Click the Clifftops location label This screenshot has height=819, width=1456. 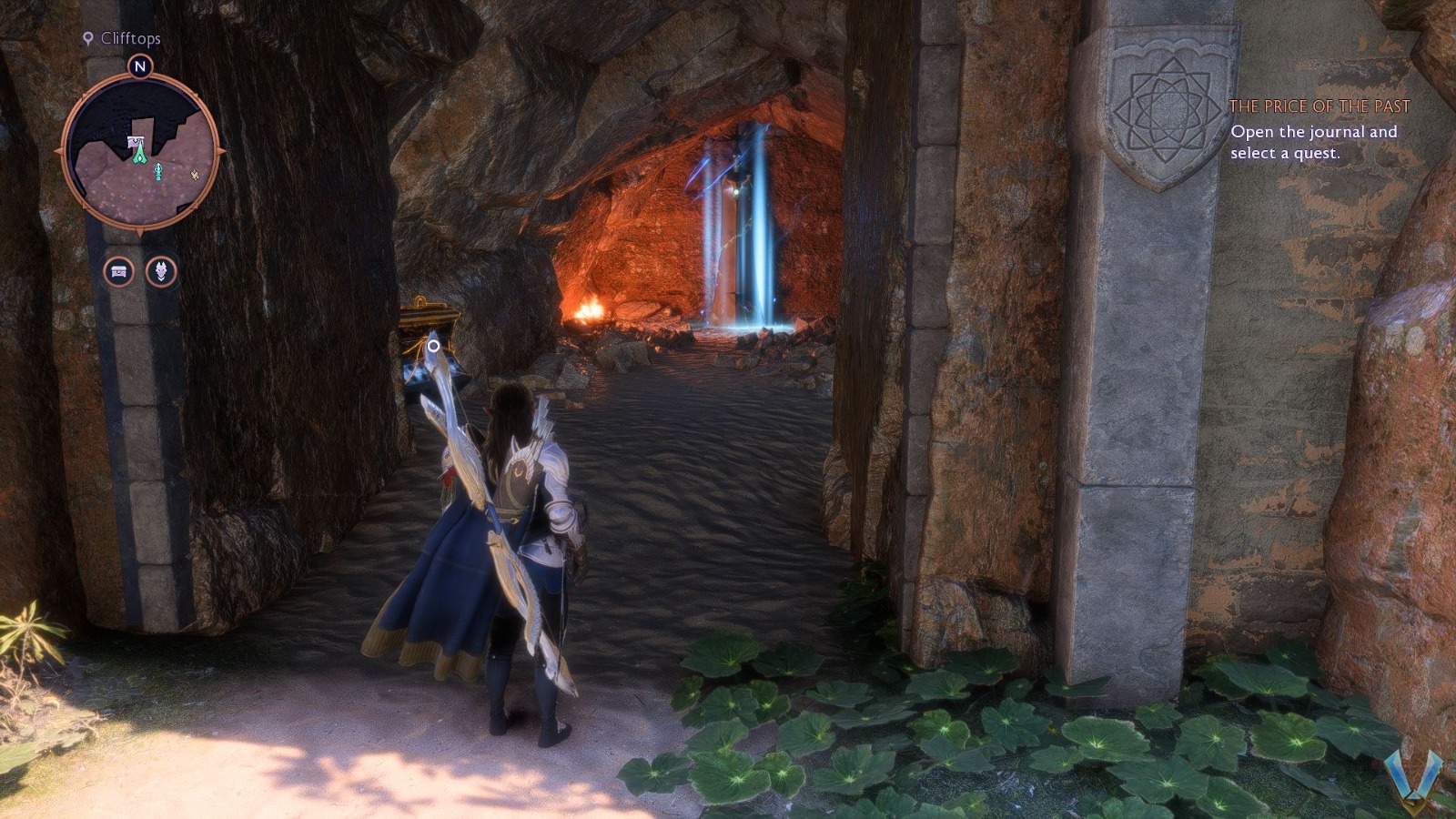point(132,39)
